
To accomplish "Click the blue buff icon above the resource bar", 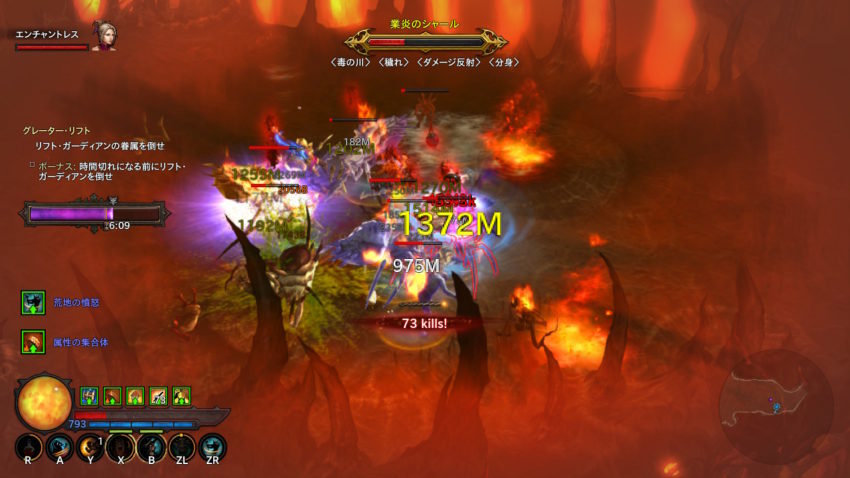I will 89,395.
